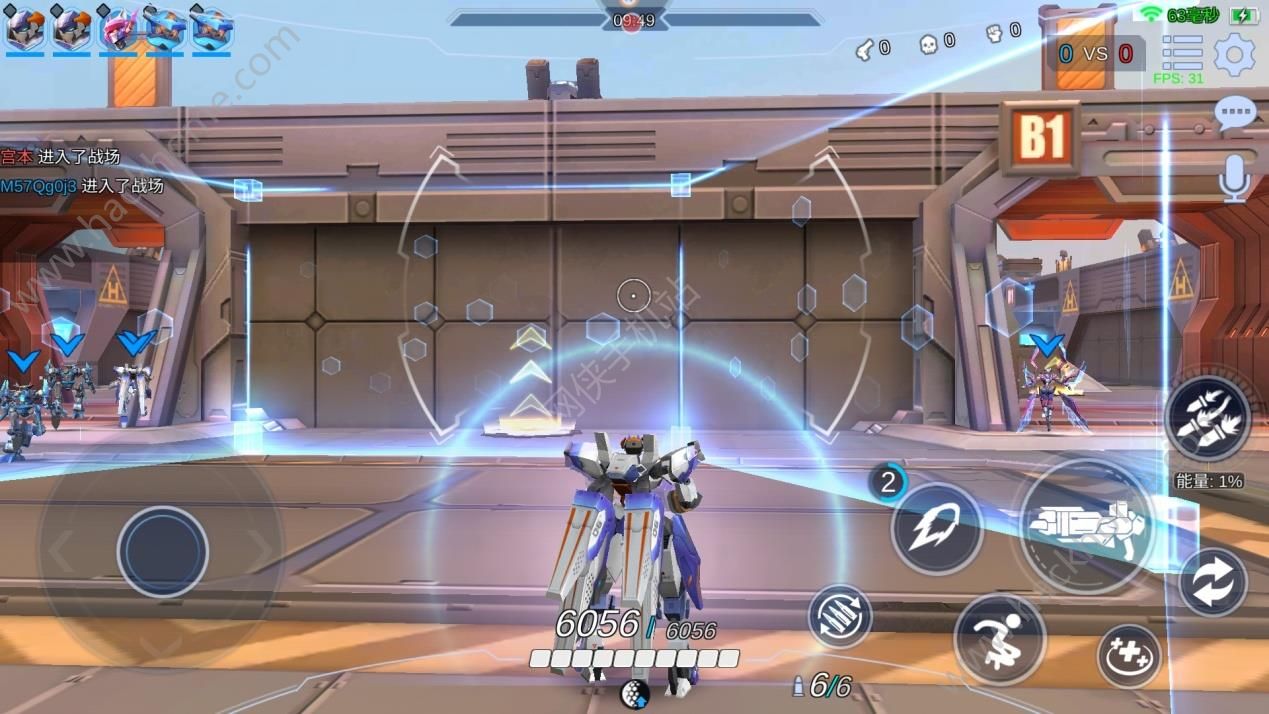Use the repair plus button
1269x714 pixels.
click(x=1129, y=656)
